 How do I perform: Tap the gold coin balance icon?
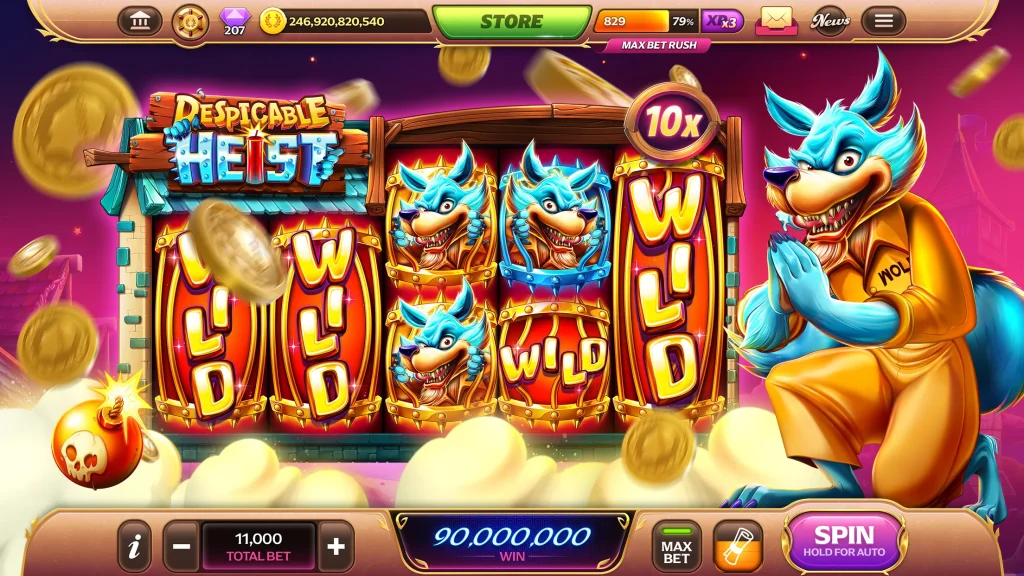point(272,21)
